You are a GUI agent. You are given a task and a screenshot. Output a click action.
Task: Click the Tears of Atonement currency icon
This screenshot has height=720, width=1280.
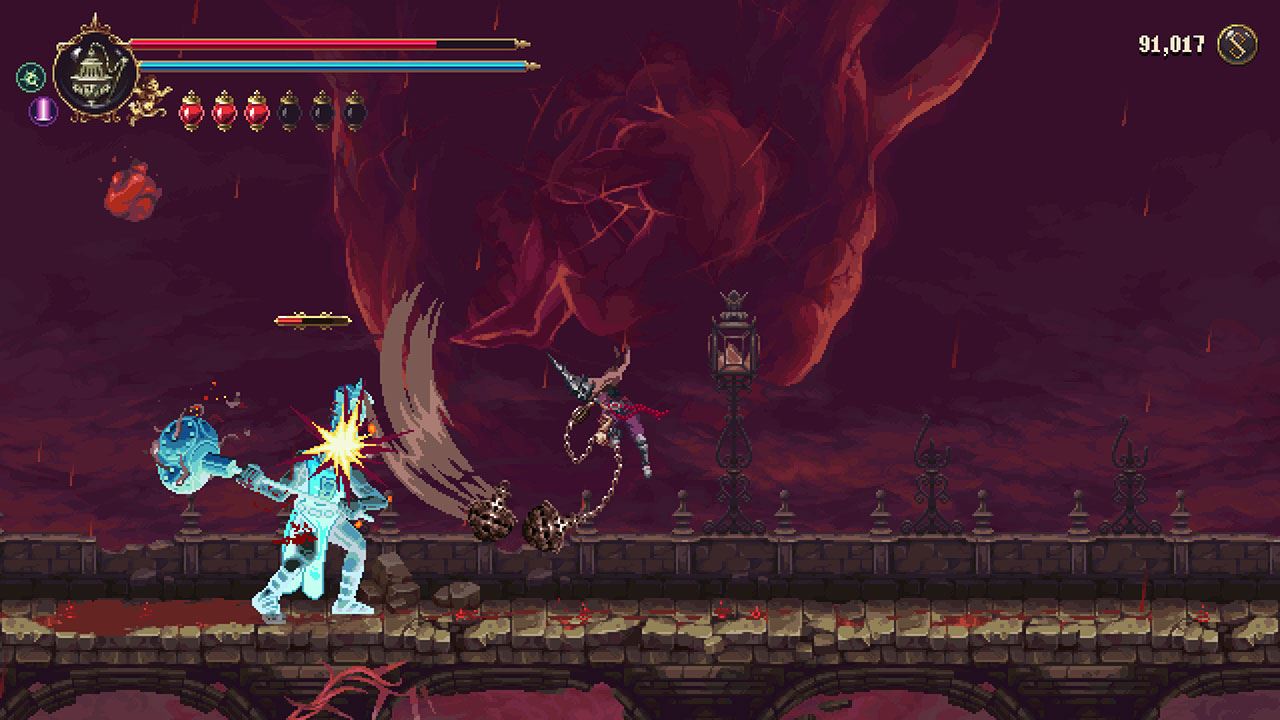(x=1236, y=44)
